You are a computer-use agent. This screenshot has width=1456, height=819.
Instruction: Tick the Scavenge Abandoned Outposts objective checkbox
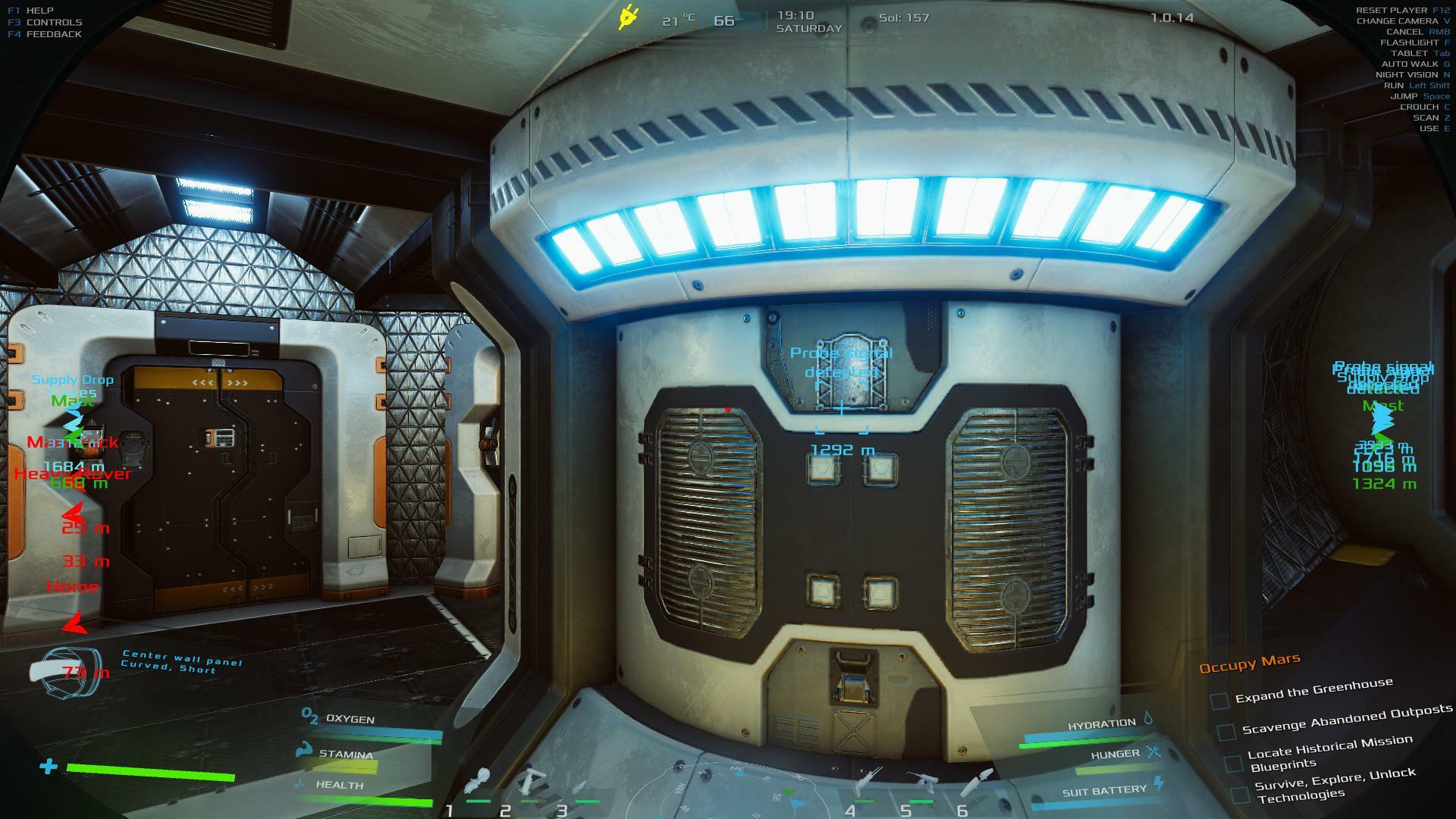tap(1225, 732)
